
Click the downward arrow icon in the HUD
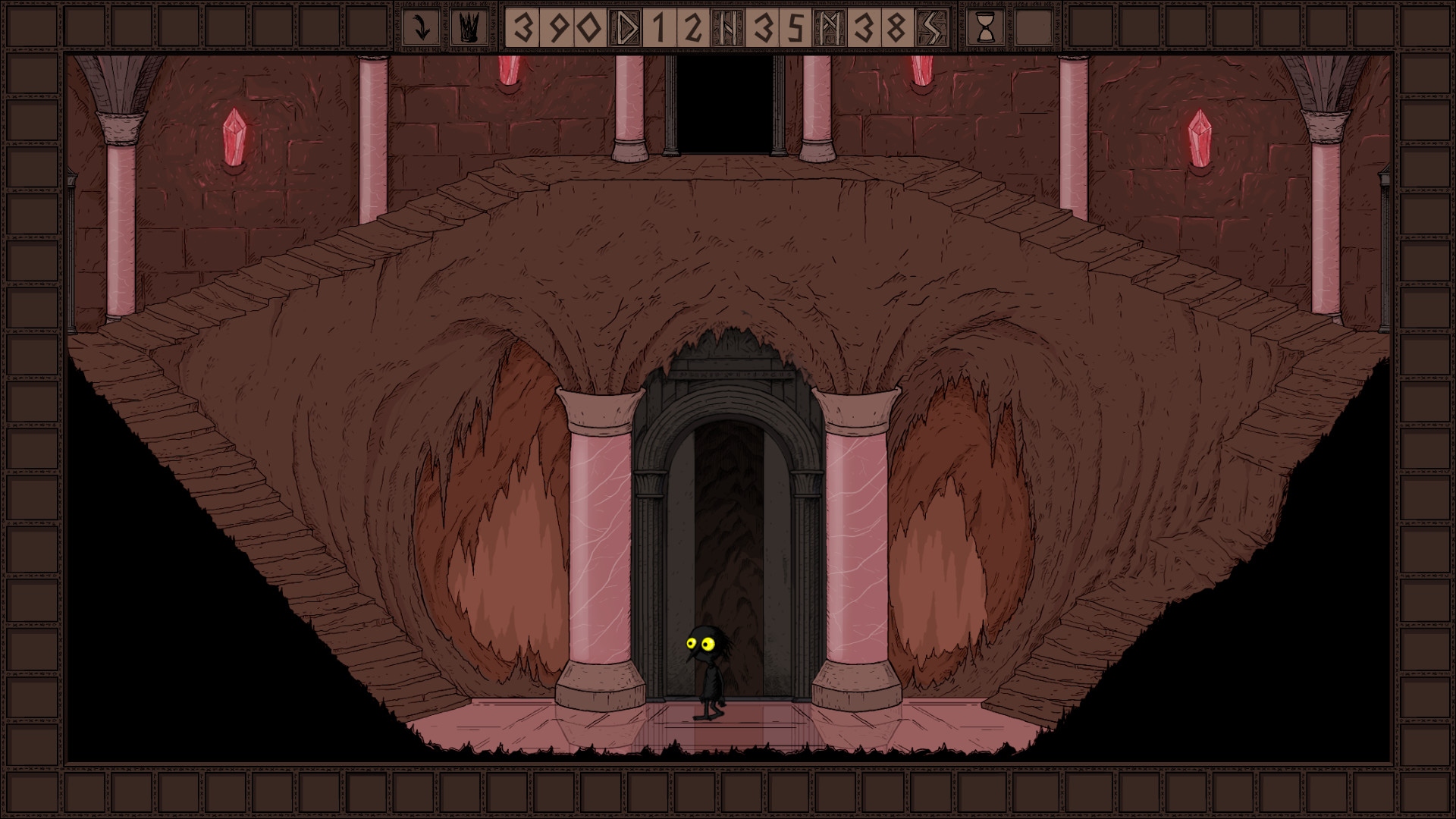click(423, 27)
